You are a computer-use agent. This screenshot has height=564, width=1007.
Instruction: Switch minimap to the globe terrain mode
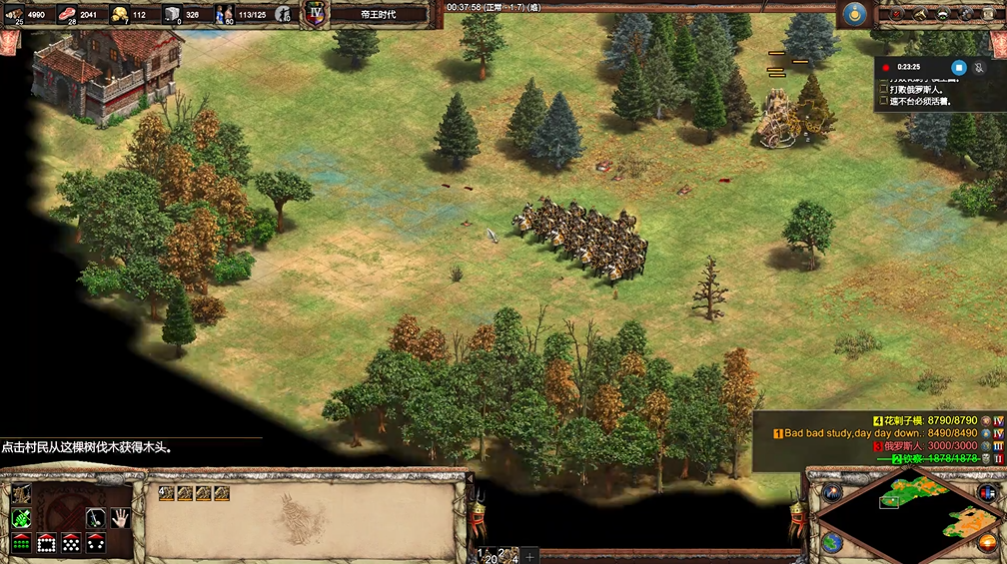[x=832, y=543]
